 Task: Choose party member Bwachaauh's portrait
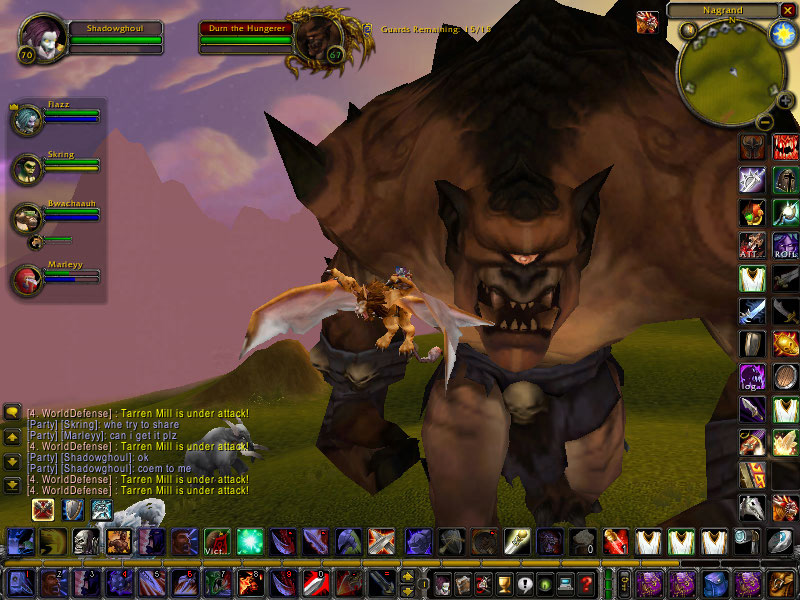pos(26,218)
